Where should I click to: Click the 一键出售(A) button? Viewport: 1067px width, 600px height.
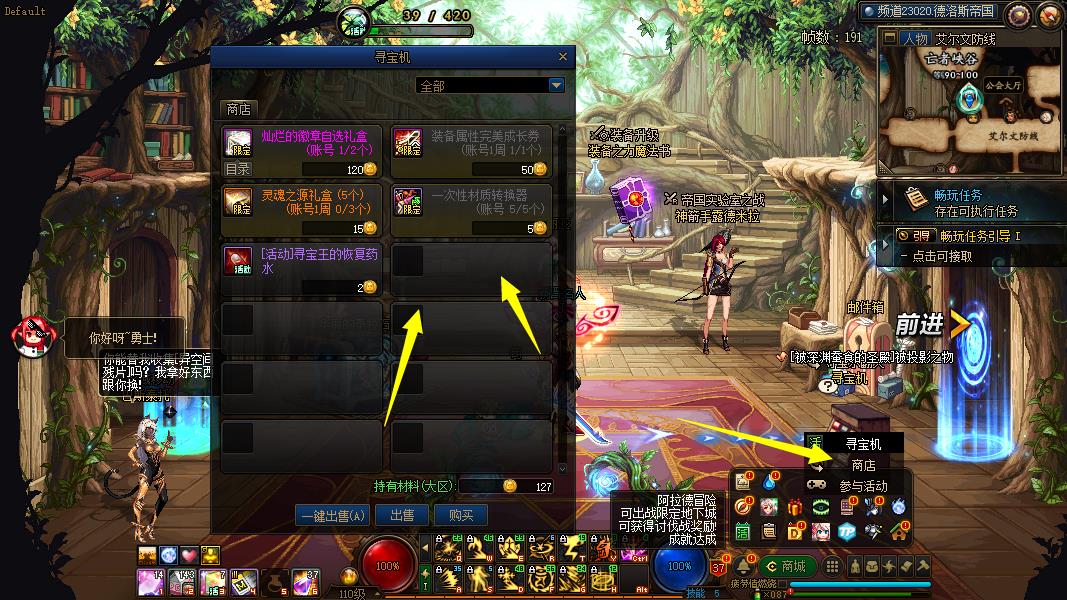click(334, 515)
